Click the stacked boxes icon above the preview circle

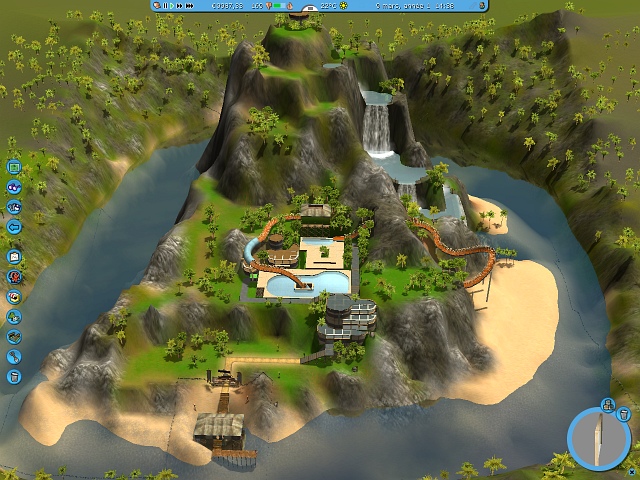click(x=606, y=404)
